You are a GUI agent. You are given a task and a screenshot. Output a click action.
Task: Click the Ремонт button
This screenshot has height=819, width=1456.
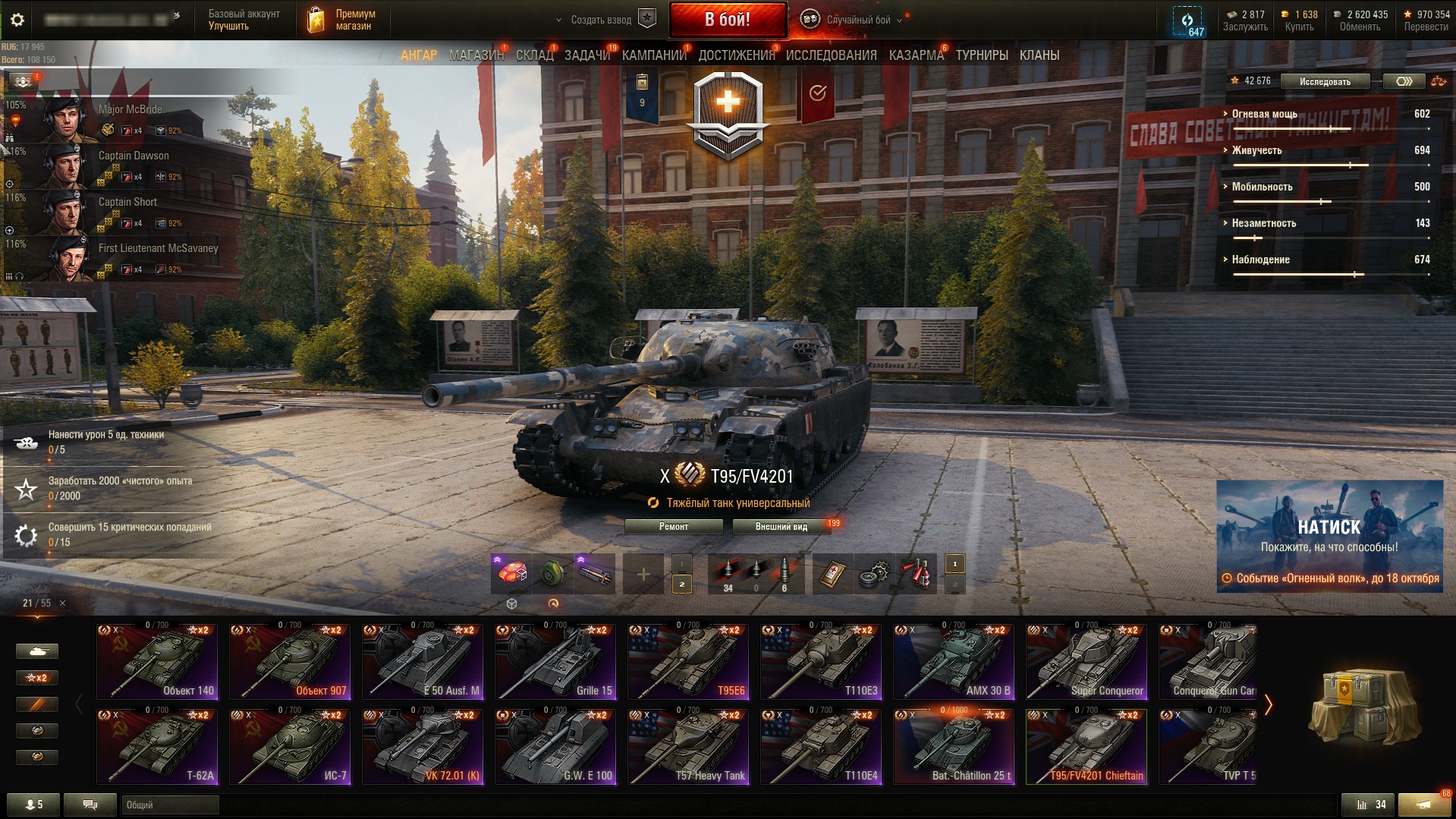point(673,527)
